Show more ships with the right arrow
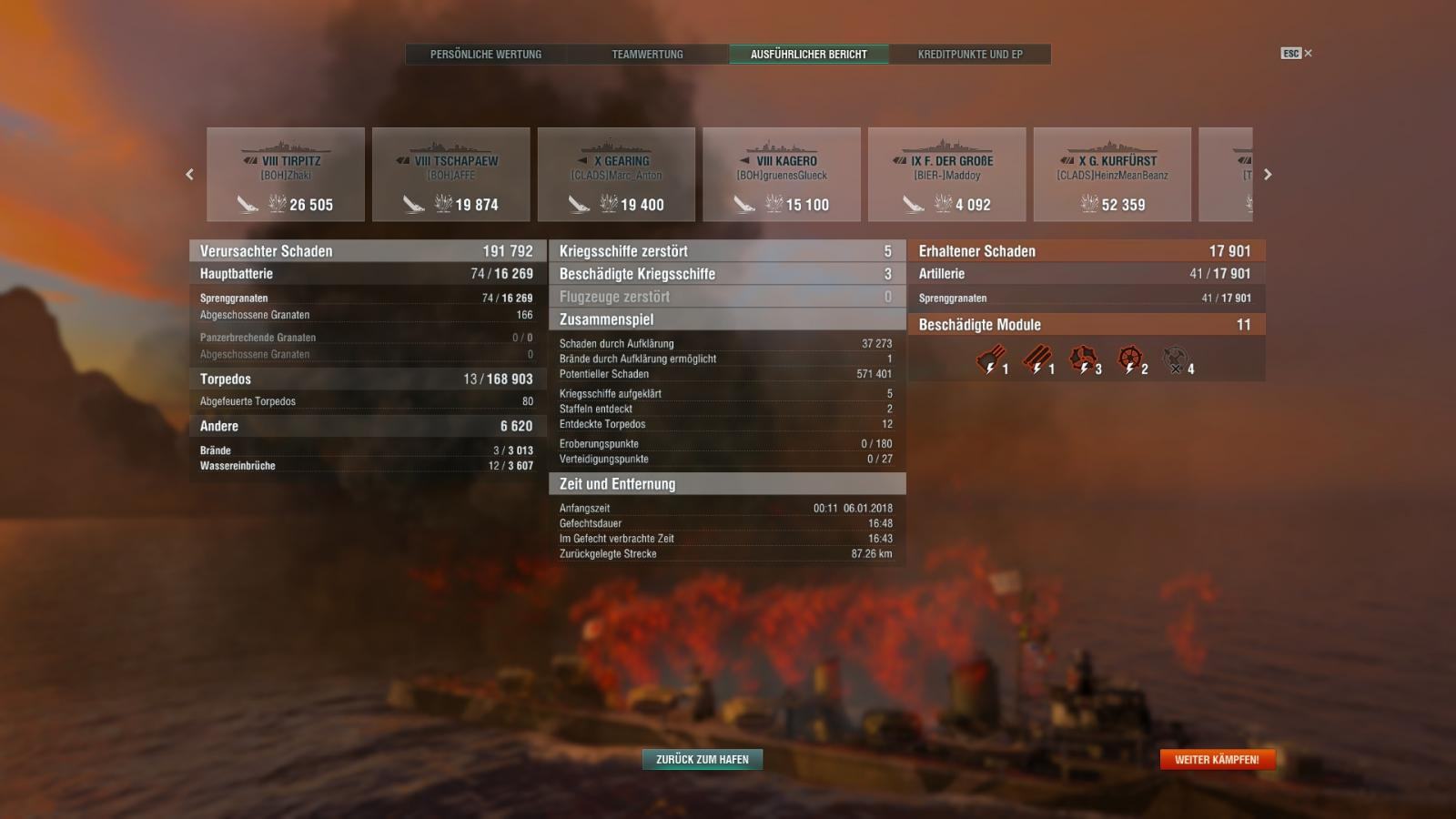Viewport: 1456px width, 819px height. tap(1268, 175)
